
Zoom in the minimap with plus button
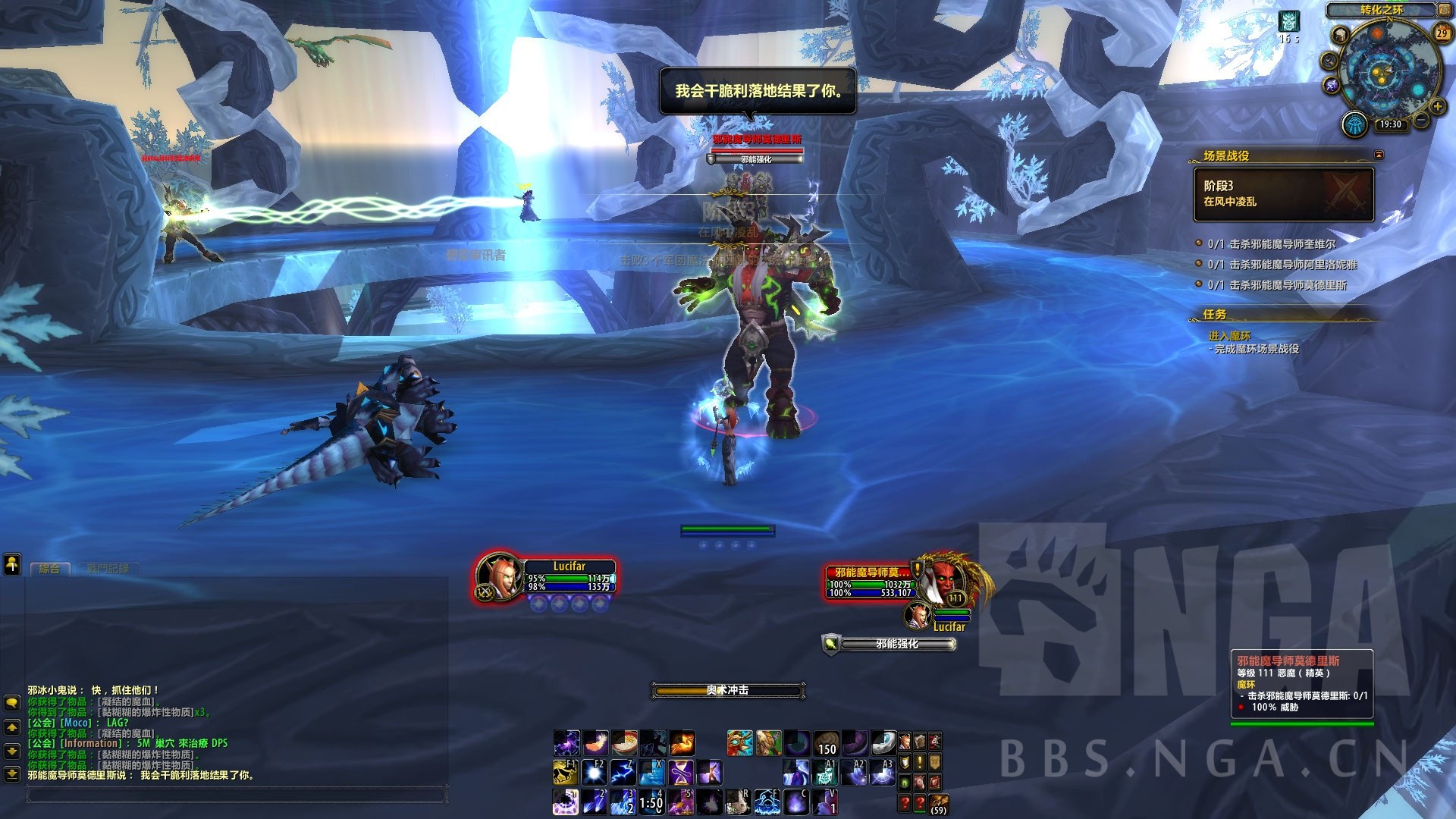pyautogui.click(x=1437, y=107)
